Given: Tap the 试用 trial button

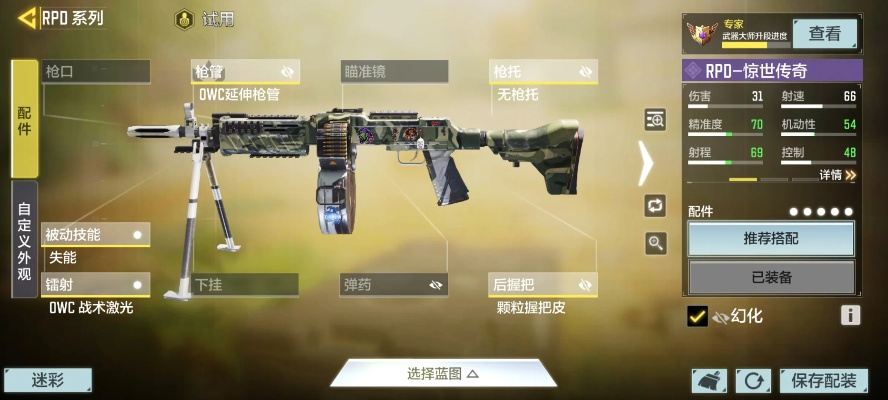Looking at the screenshot, I should [x=205, y=19].
